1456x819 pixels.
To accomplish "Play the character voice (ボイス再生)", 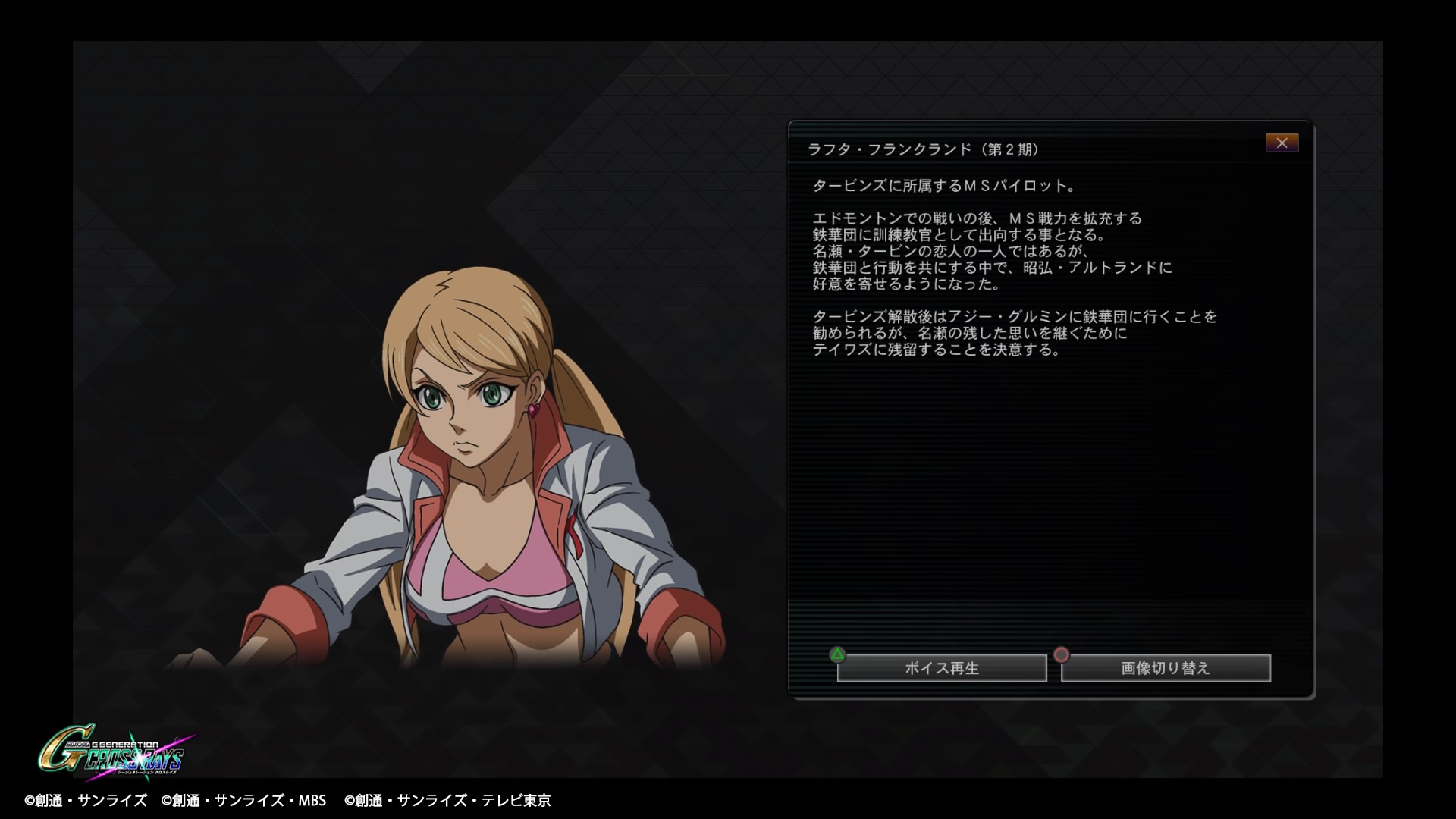I will click(942, 668).
